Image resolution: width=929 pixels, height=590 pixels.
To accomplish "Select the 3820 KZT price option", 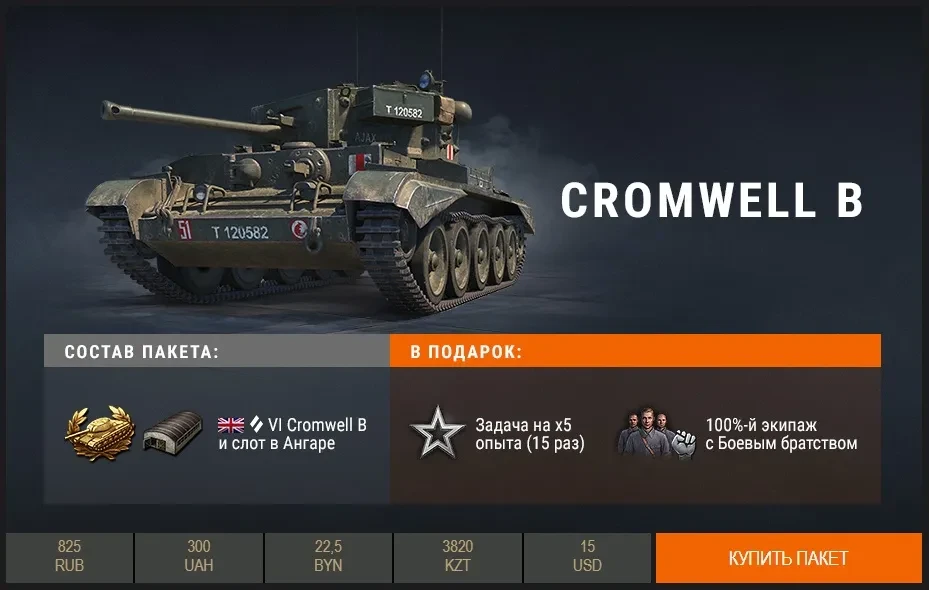I will coord(458,557).
